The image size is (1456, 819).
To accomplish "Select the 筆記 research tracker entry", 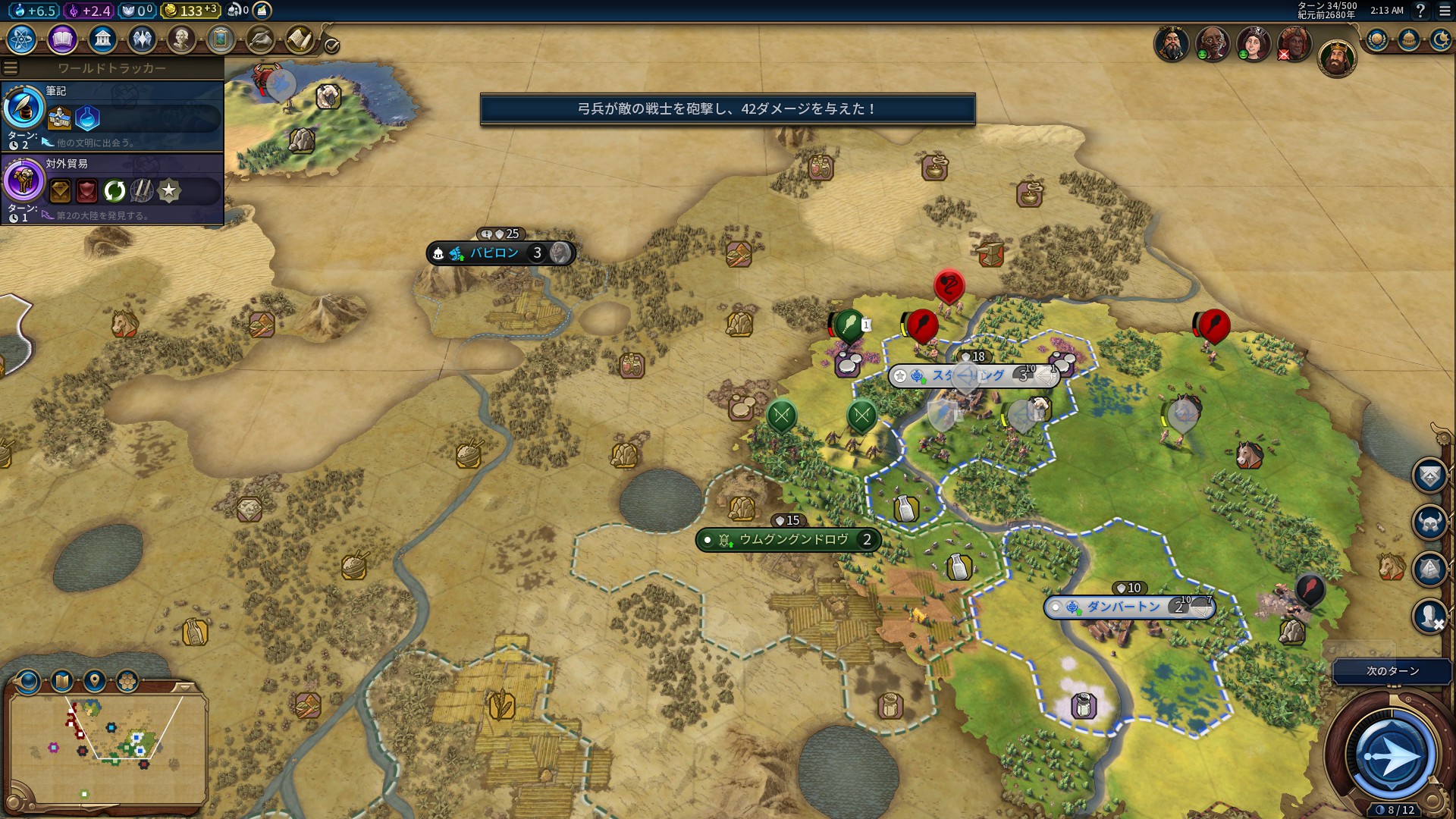I will pyautogui.click(x=112, y=115).
